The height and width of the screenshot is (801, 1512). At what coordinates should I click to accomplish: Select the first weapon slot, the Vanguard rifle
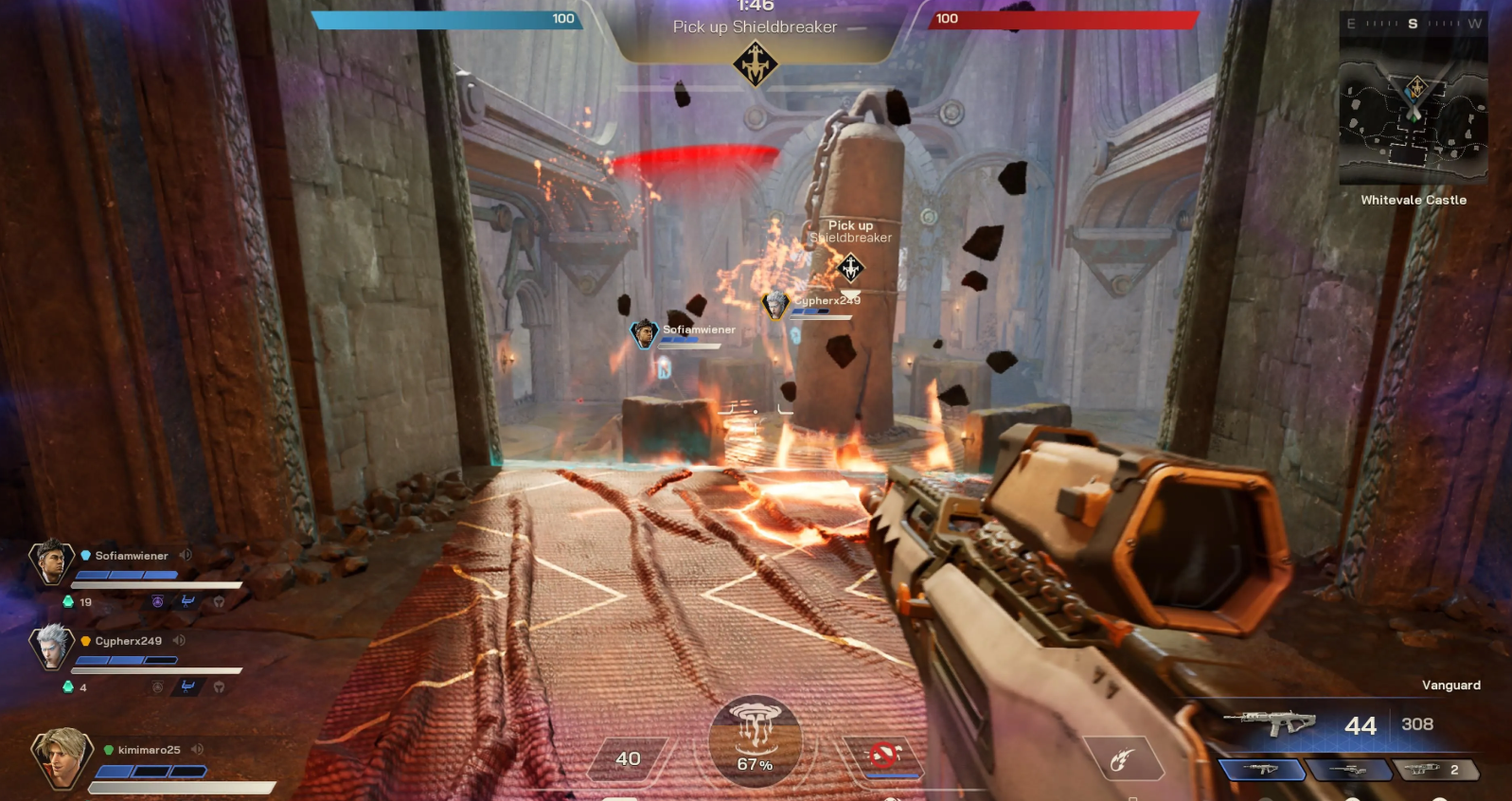pyautogui.click(x=1261, y=770)
